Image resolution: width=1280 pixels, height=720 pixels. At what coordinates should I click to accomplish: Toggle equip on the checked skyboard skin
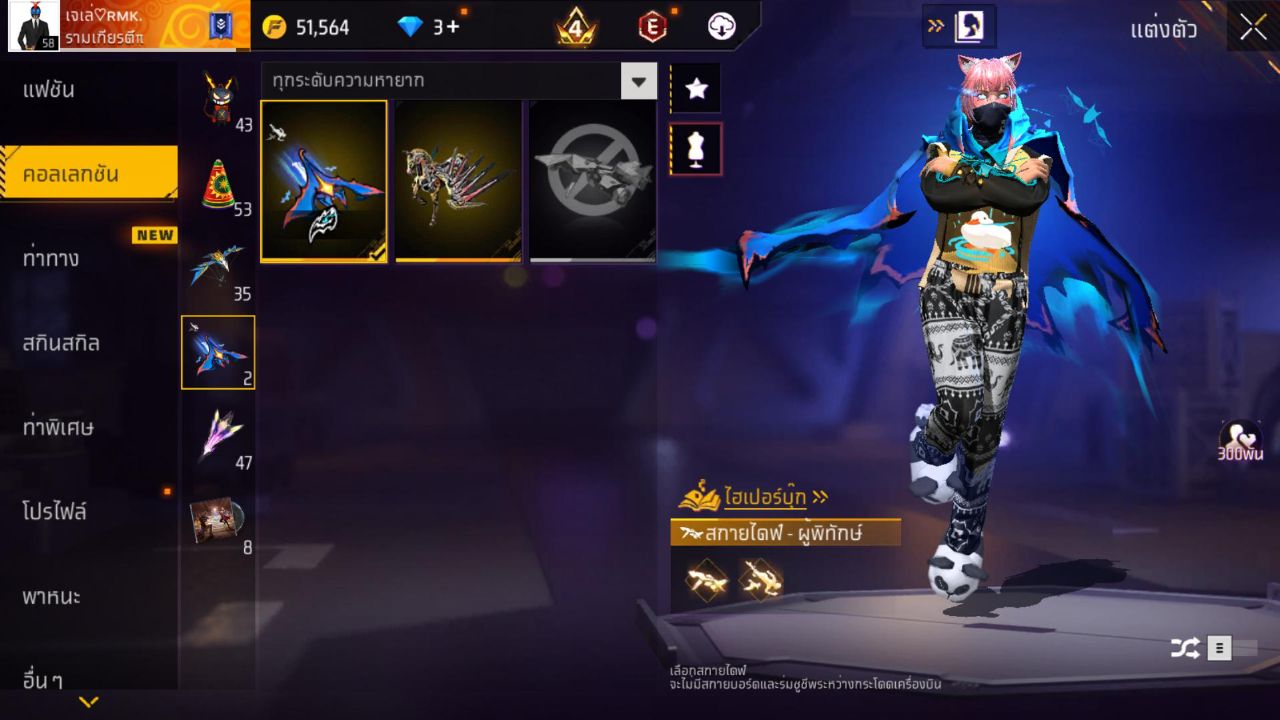pos(323,180)
